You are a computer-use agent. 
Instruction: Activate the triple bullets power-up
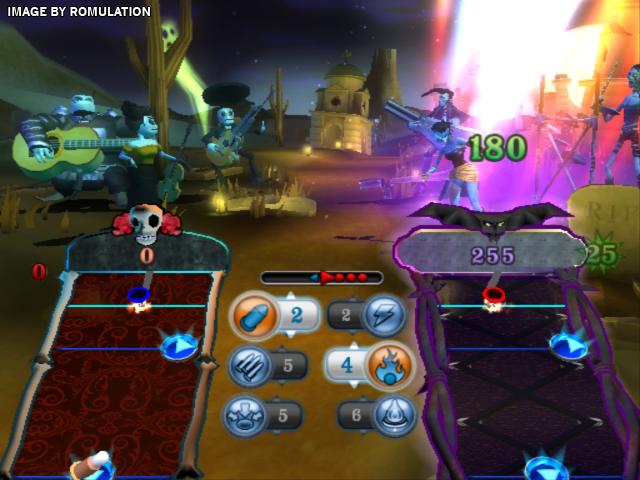(249, 365)
